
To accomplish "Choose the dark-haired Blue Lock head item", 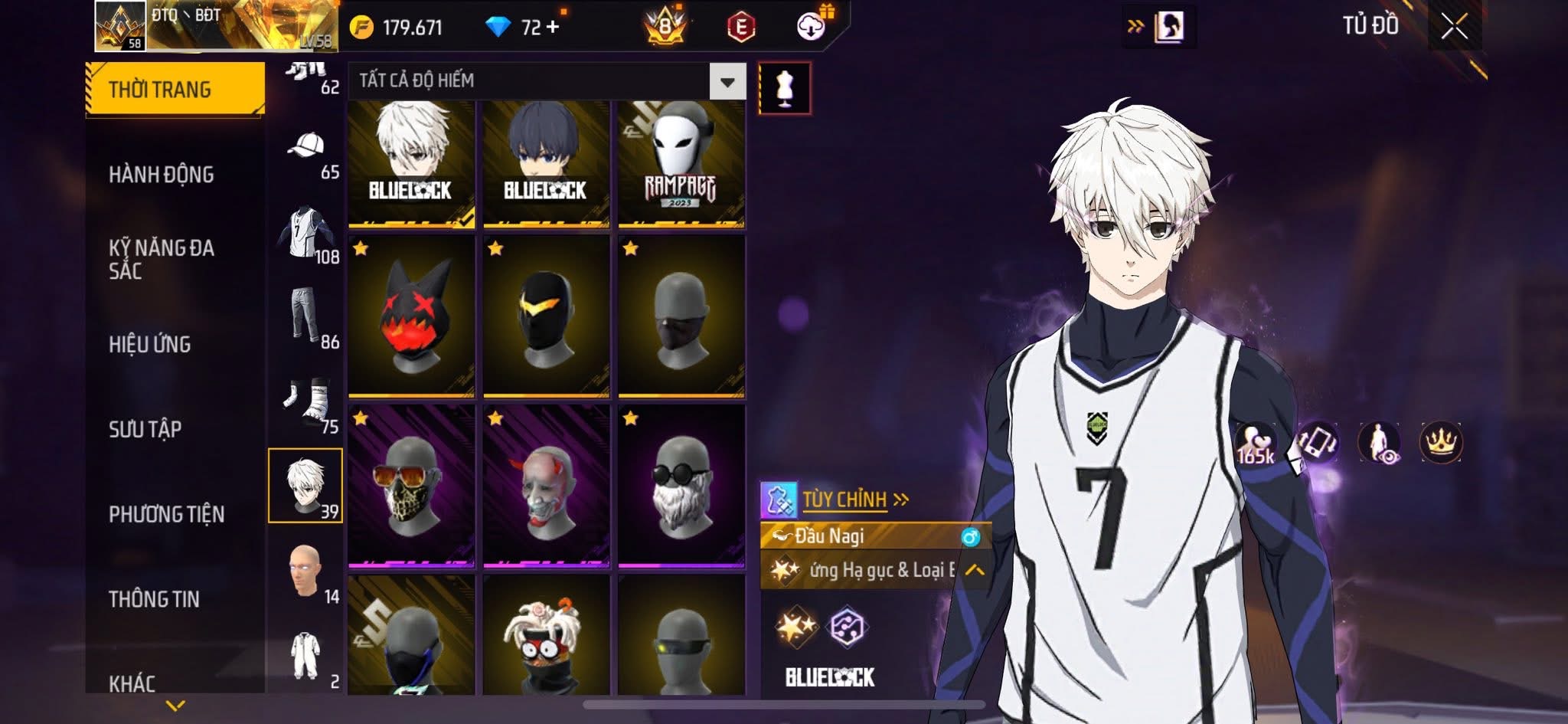I will [x=546, y=164].
